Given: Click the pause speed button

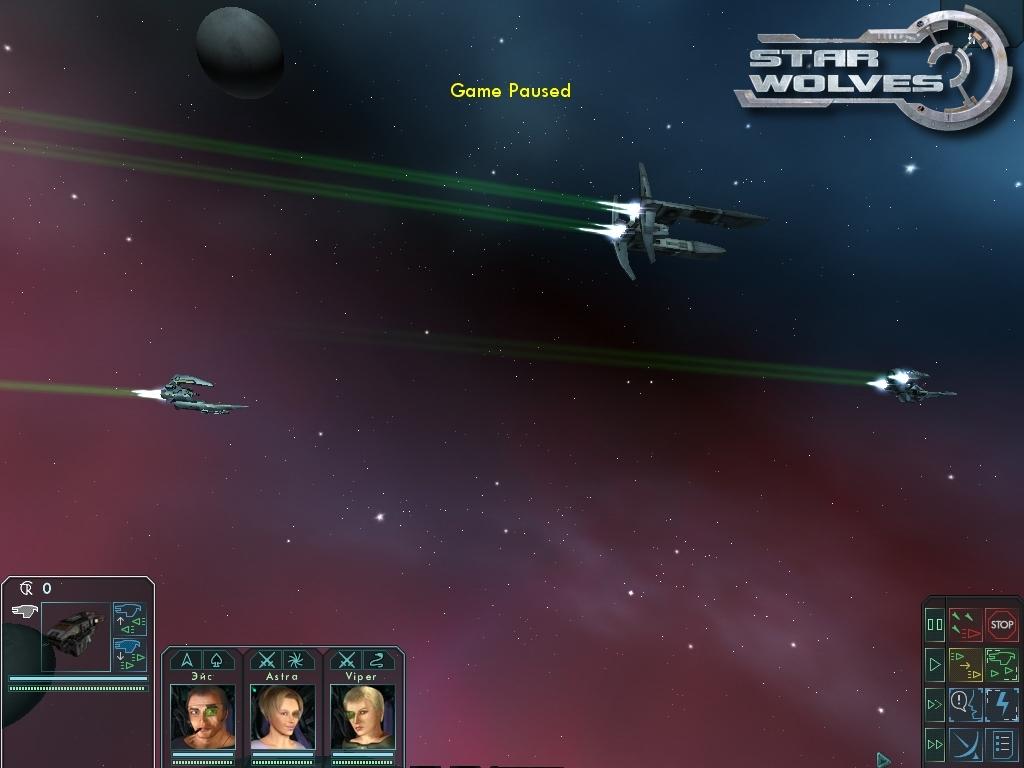Looking at the screenshot, I should (935, 625).
